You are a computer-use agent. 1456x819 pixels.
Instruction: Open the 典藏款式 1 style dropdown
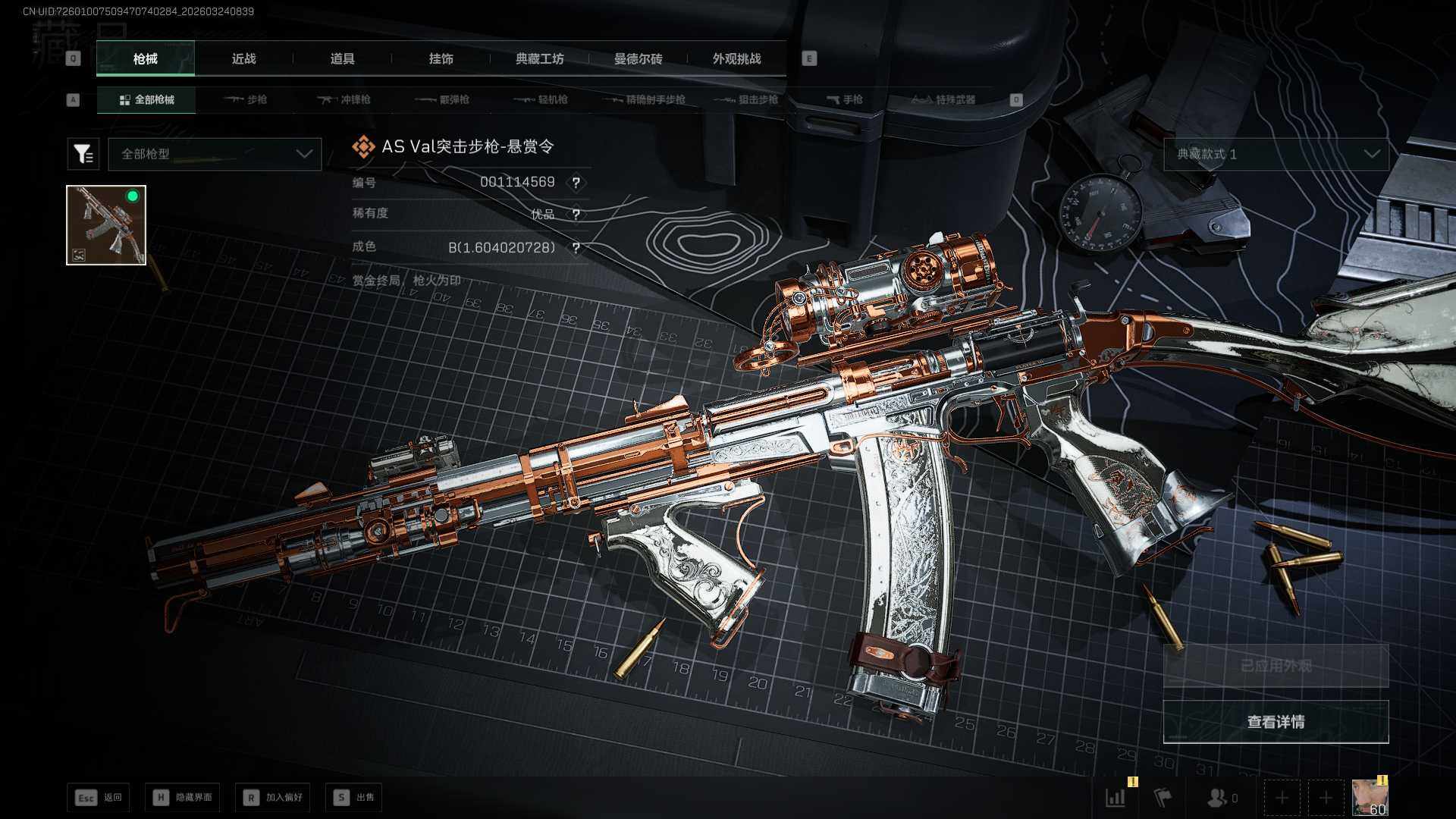(x=1276, y=154)
